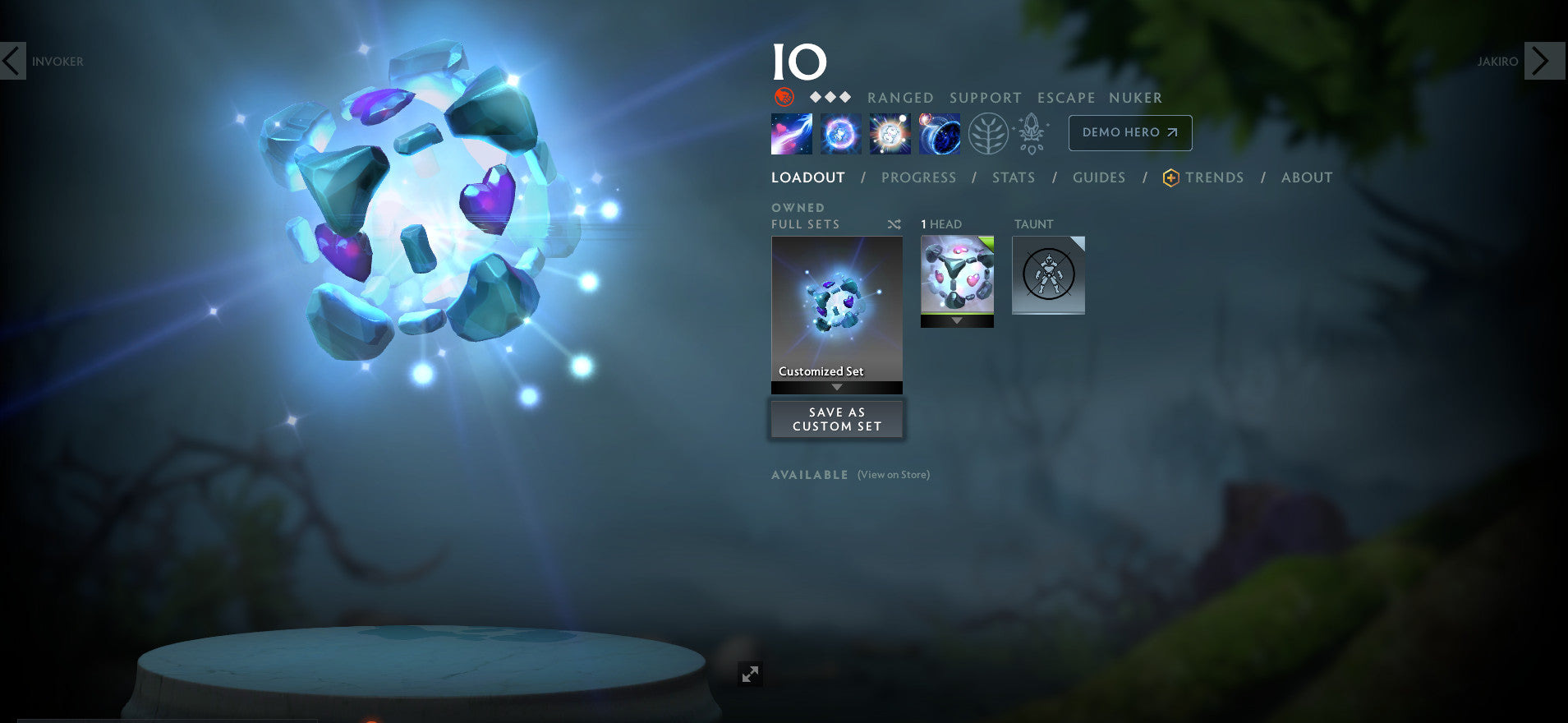Click the expand-view arrows near the pedestal
This screenshot has height=723, width=1568.
click(x=748, y=674)
